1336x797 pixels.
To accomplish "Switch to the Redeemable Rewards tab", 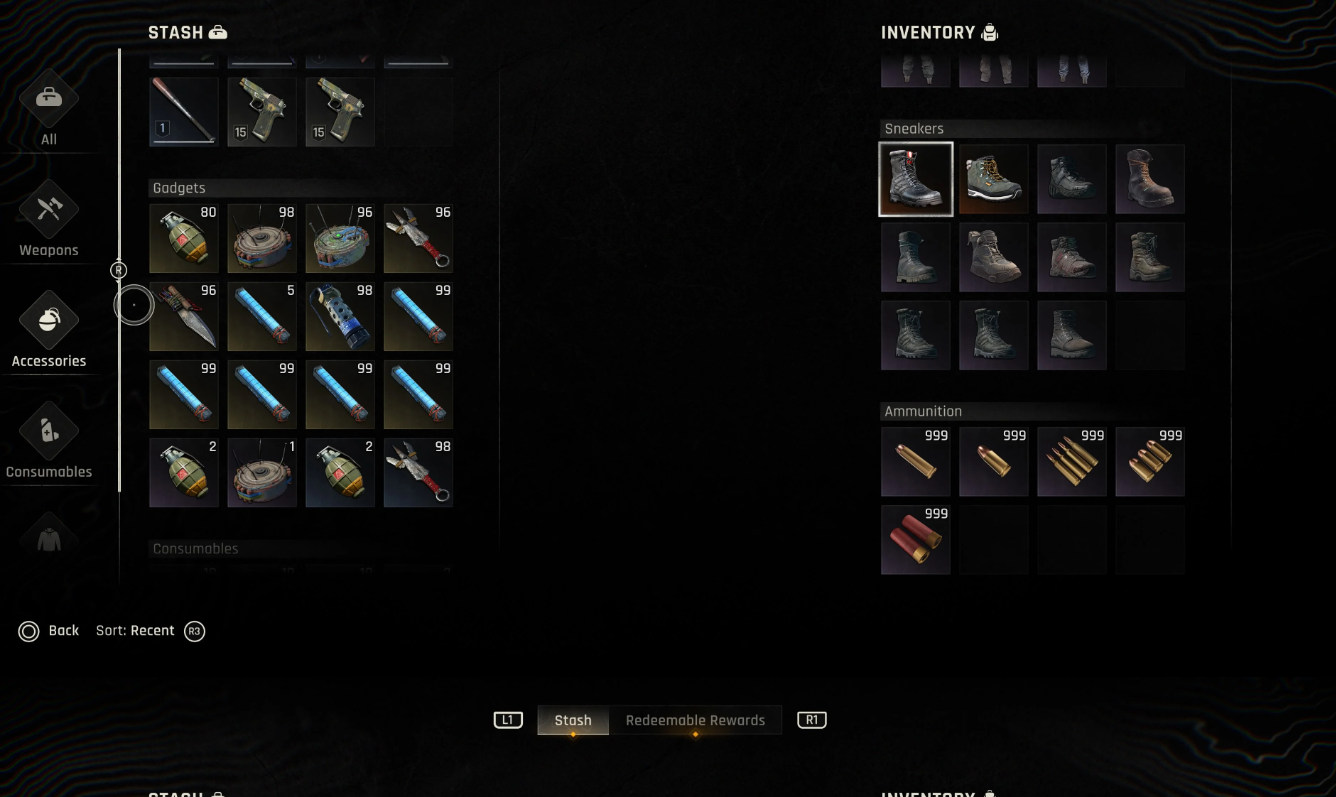I will click(x=695, y=720).
